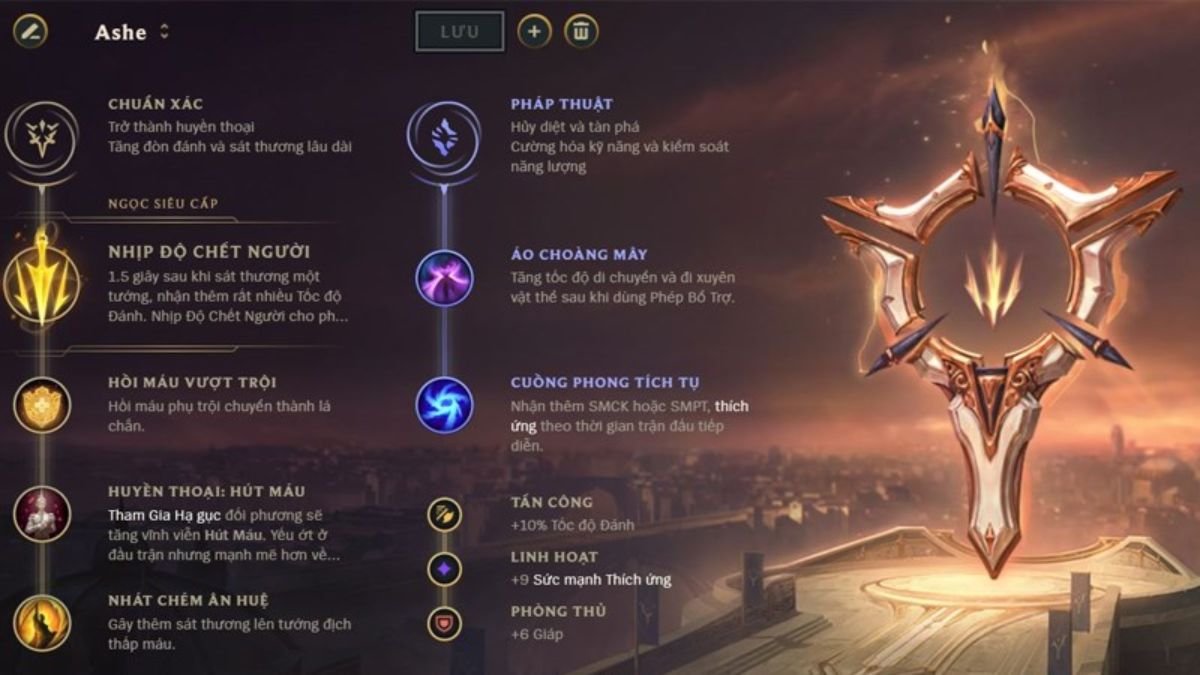Pick the Huyền Thoại: Hút Máu rune
This screenshot has width=1200, height=675.
pos(42,514)
